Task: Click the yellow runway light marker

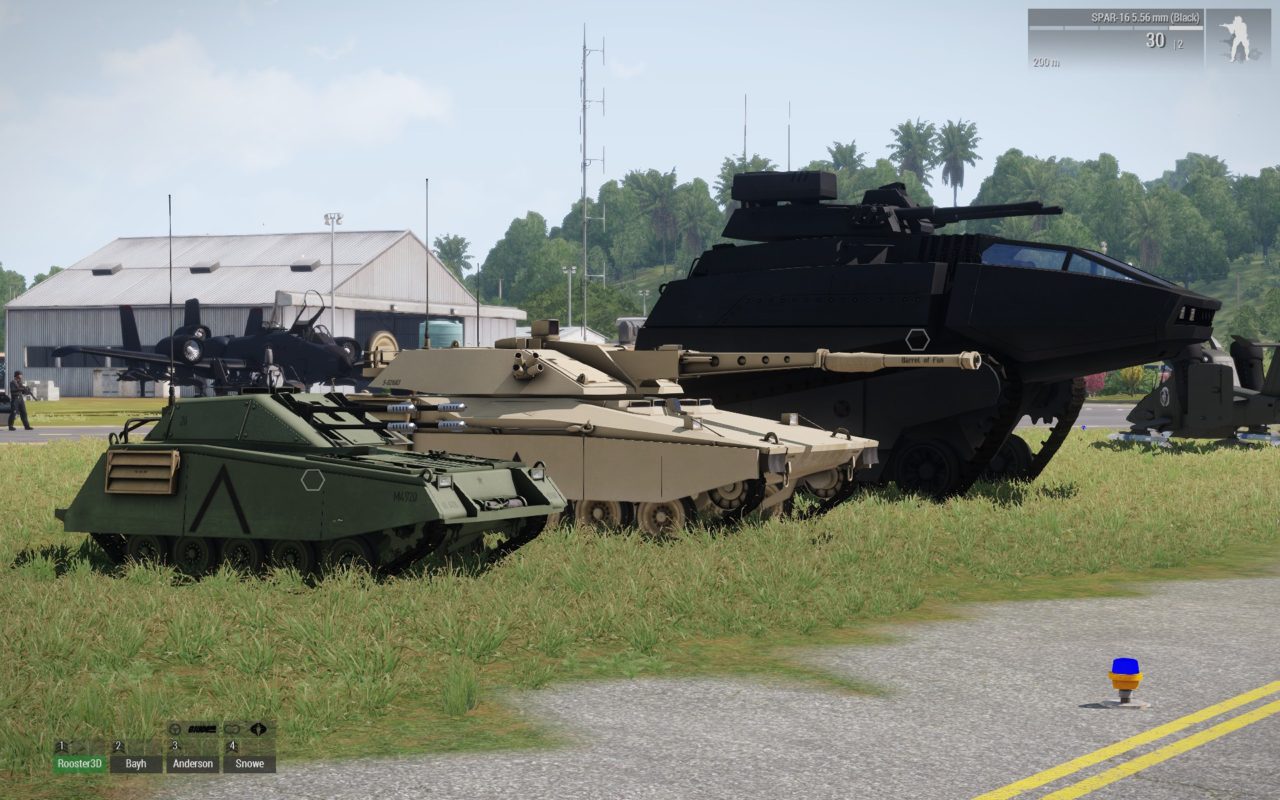Action: tap(1124, 676)
